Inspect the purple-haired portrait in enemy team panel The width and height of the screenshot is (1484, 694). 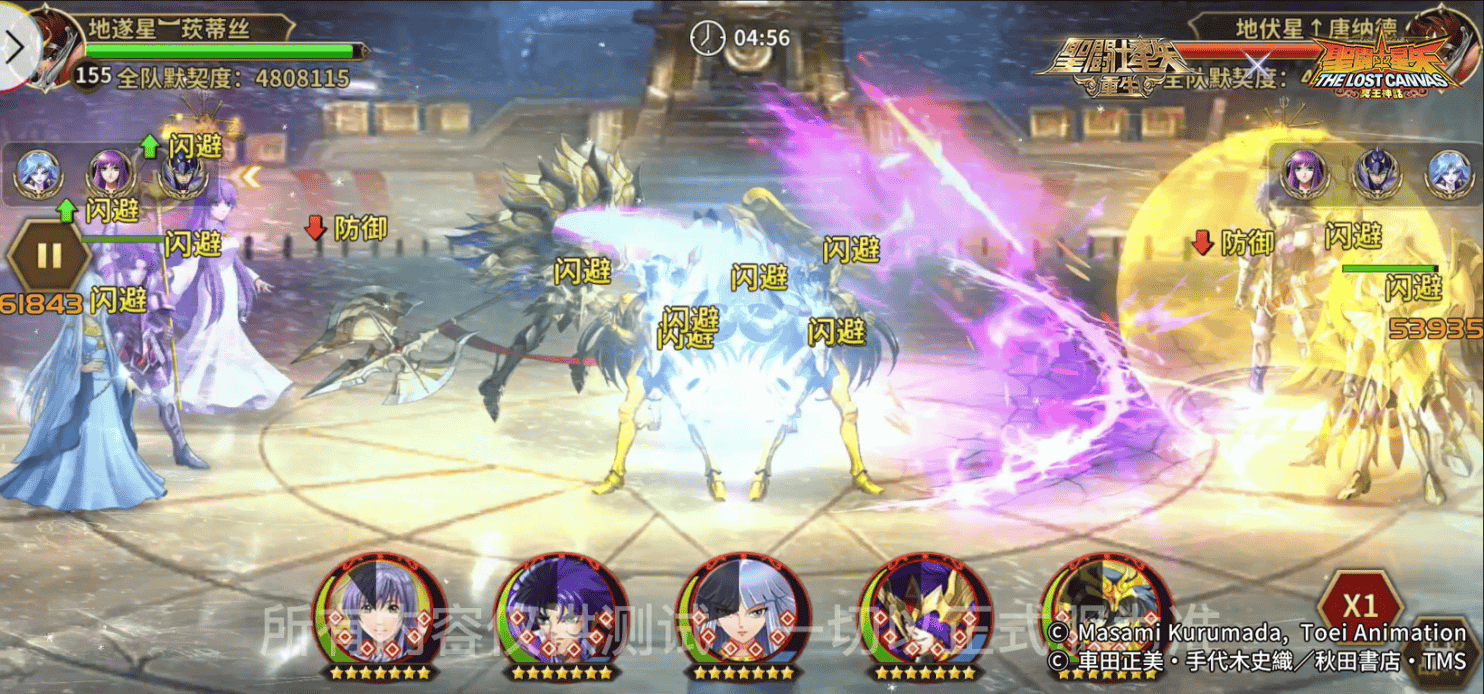pos(1304,172)
